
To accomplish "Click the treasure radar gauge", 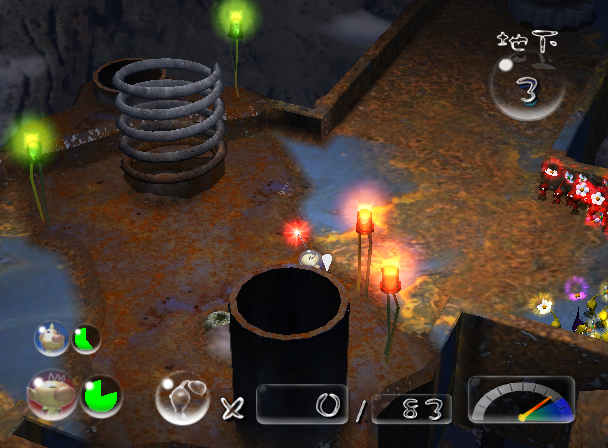I will (x=521, y=400).
